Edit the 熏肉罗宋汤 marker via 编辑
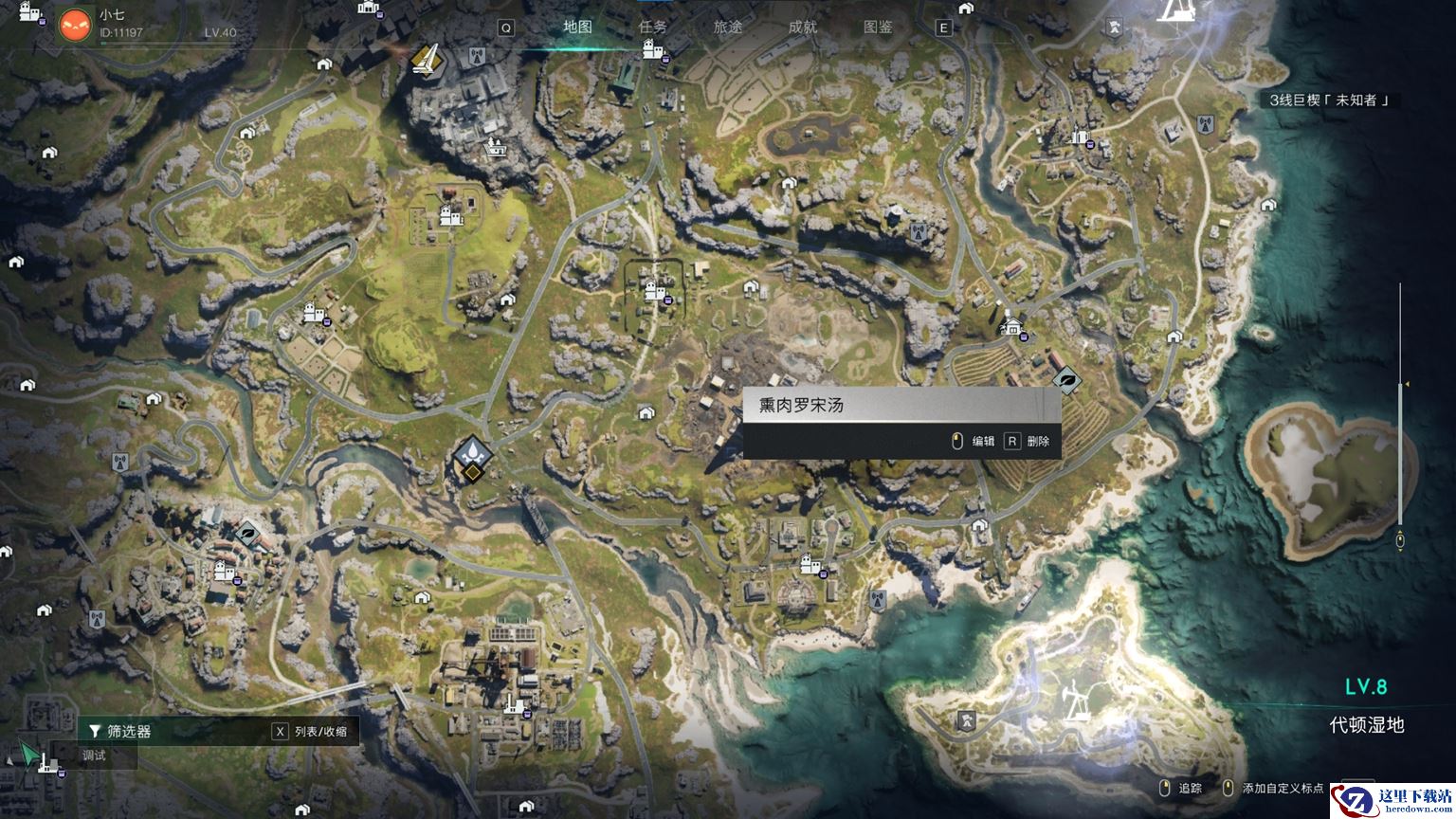The width and height of the screenshot is (1456, 819). coord(974,441)
